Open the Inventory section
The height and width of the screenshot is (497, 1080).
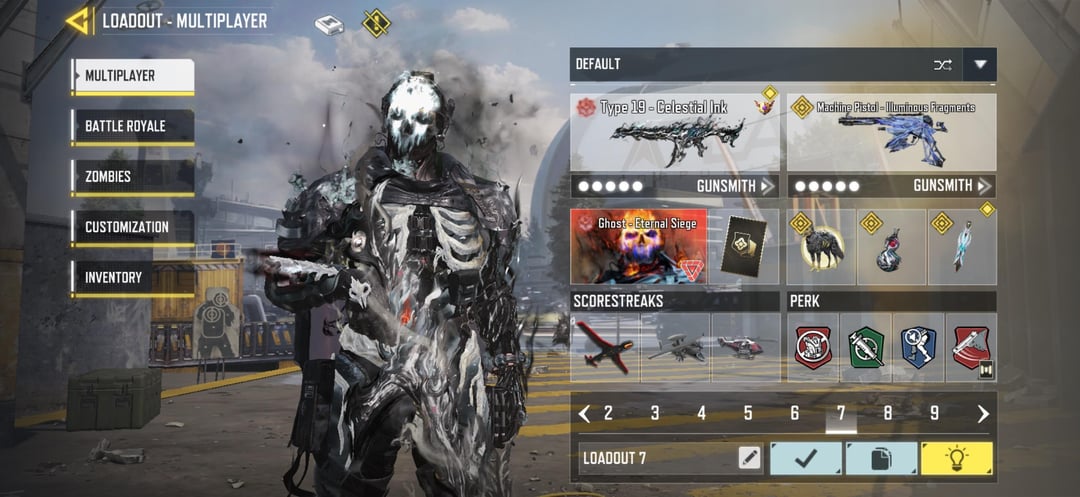coord(132,278)
